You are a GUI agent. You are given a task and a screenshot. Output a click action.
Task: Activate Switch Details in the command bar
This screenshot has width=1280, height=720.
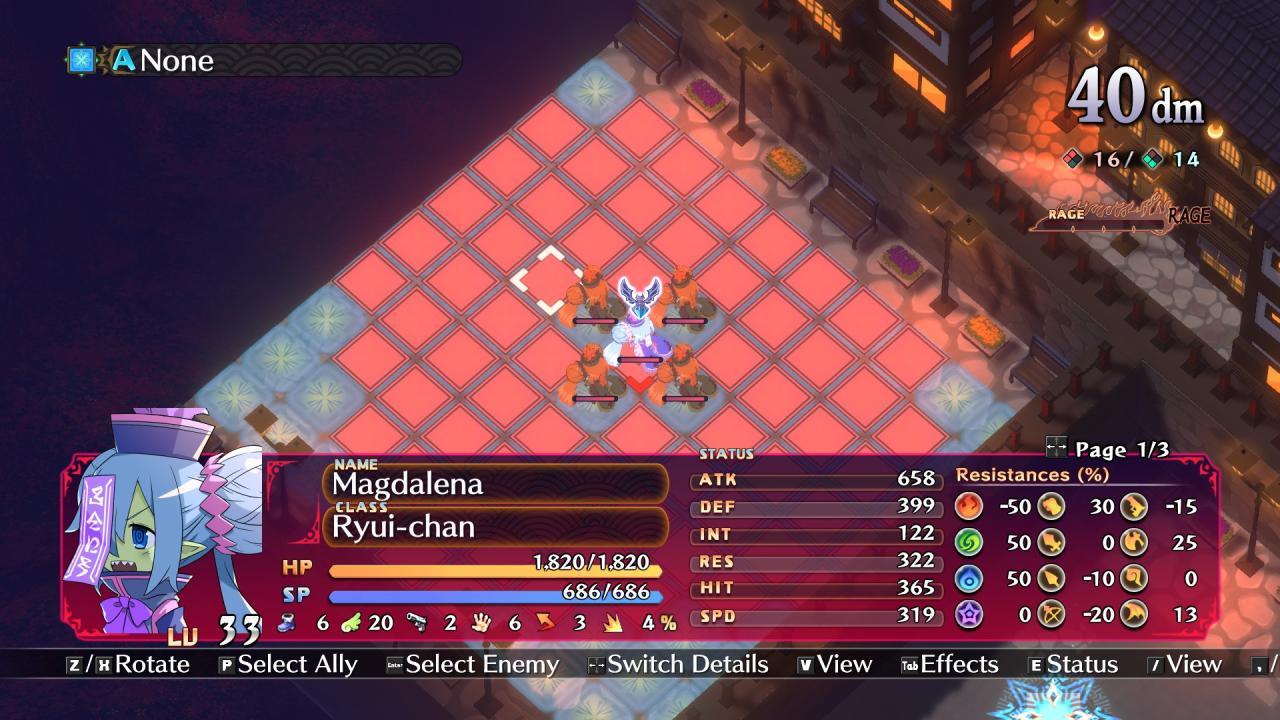click(x=678, y=665)
